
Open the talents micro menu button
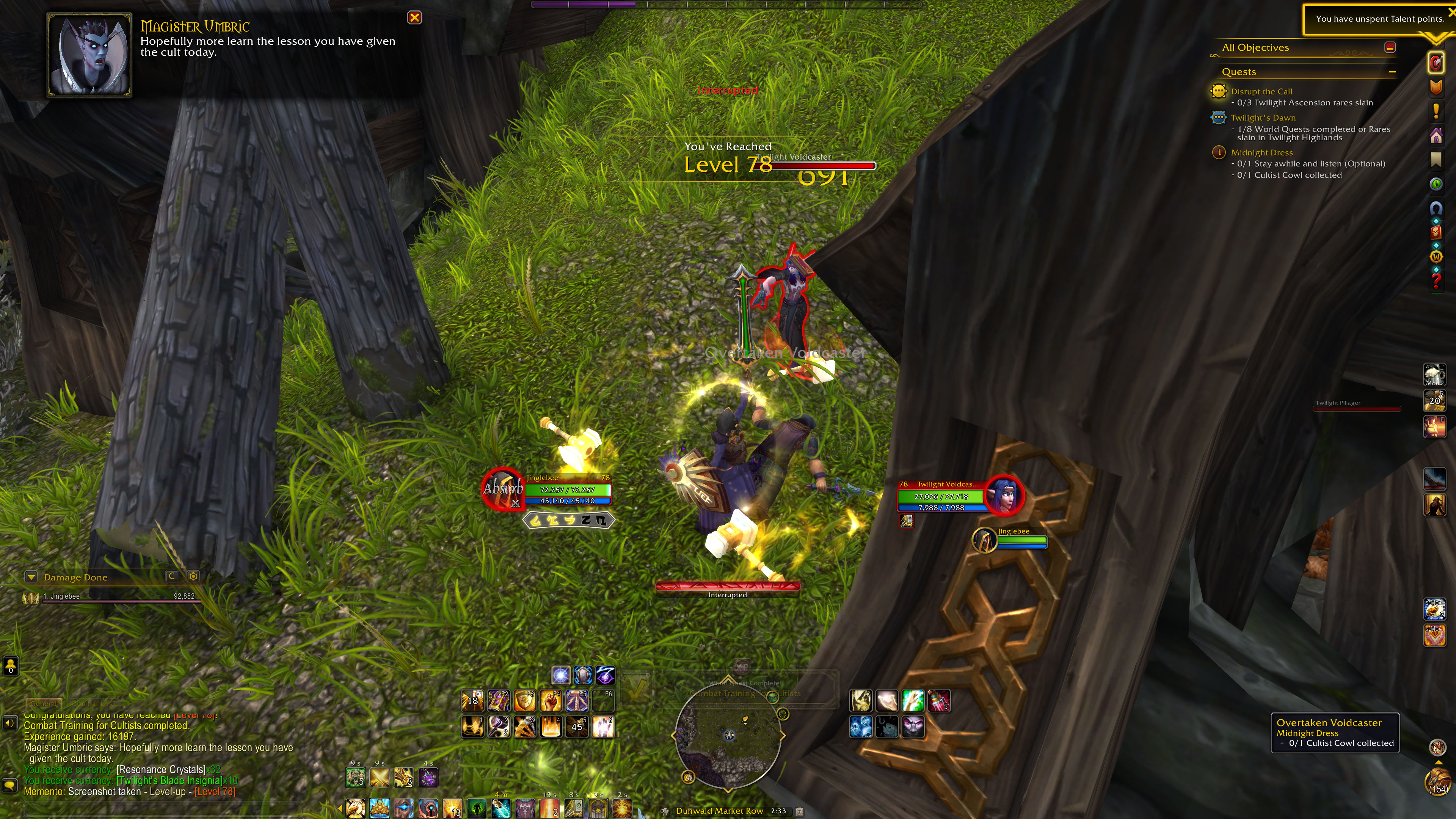[x=1436, y=63]
